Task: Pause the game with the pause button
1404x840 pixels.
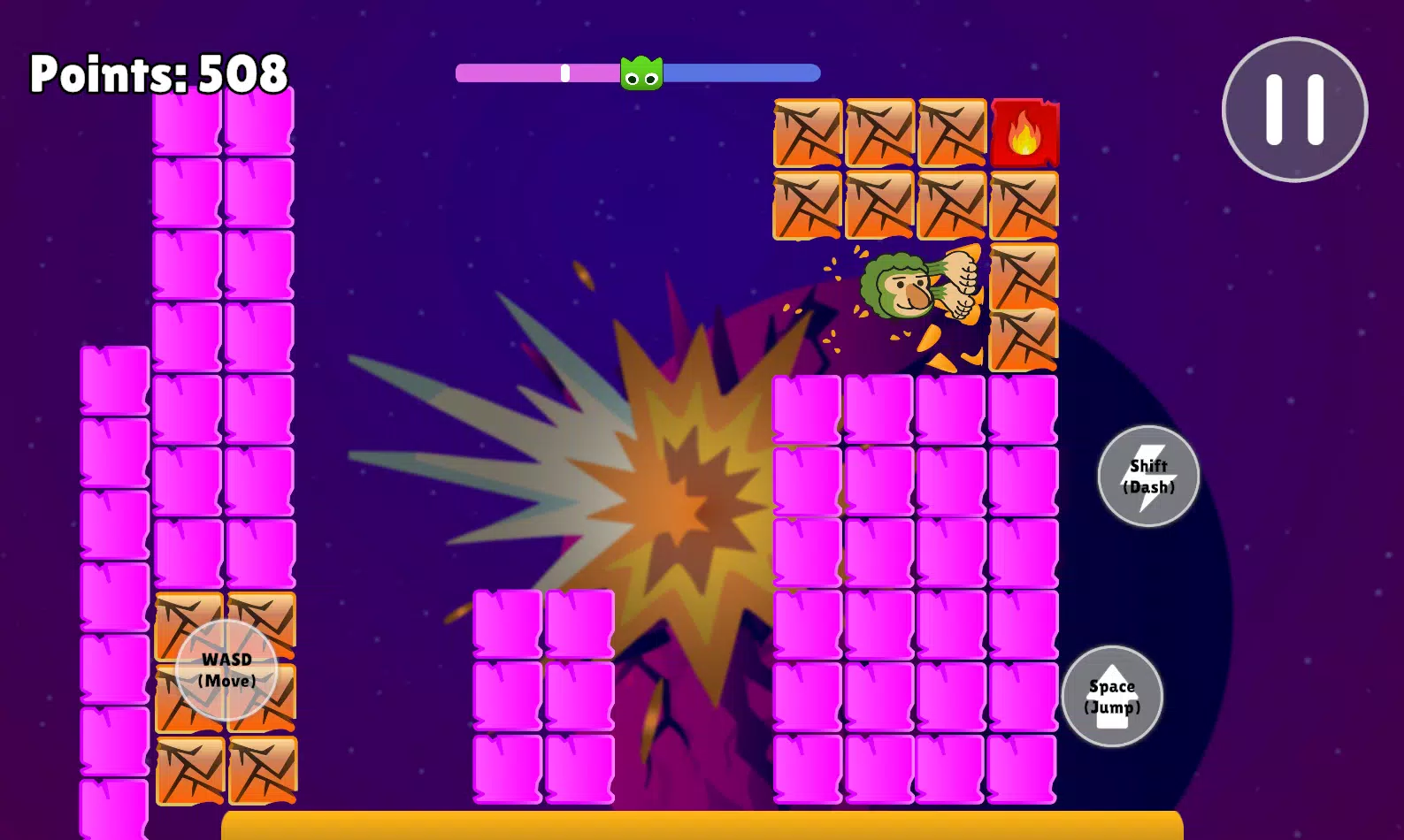Action: tap(1294, 110)
